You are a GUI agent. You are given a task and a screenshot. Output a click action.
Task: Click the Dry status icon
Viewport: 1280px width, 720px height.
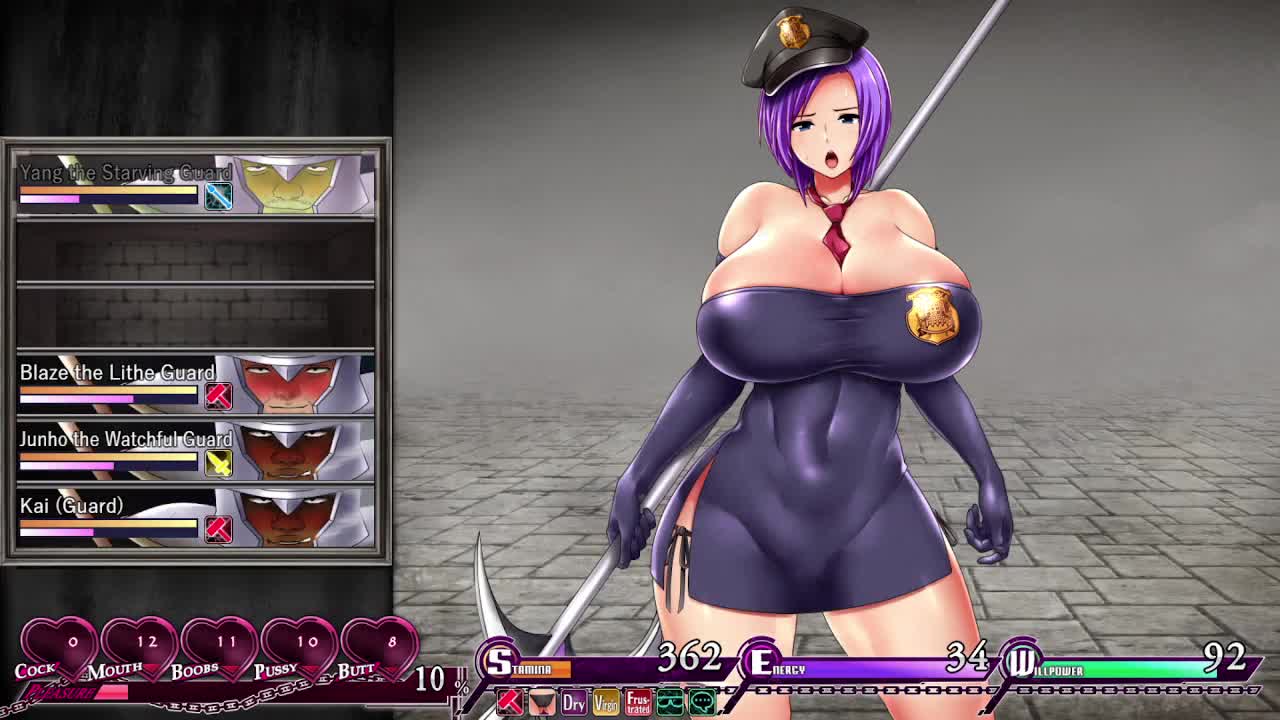[574, 703]
